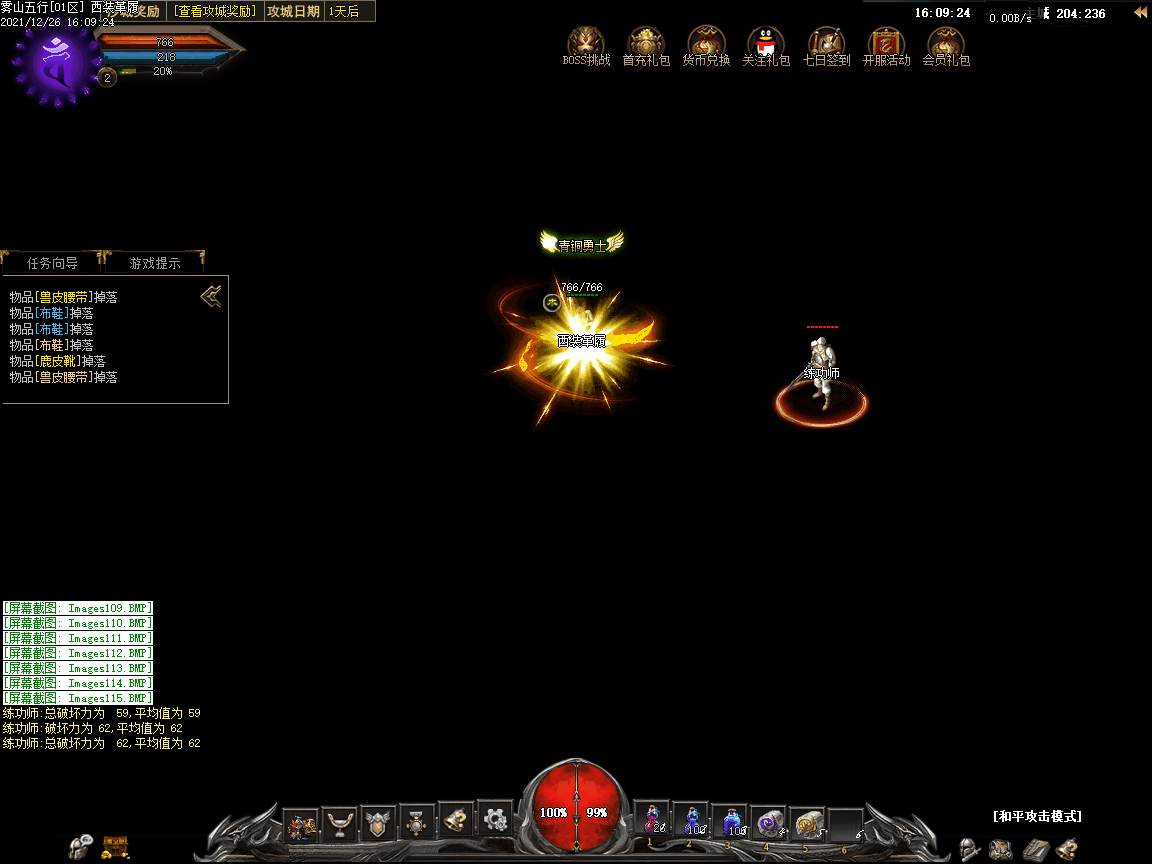Click the 关注礼包 penguin icon
The height and width of the screenshot is (864, 1152).
[766, 44]
